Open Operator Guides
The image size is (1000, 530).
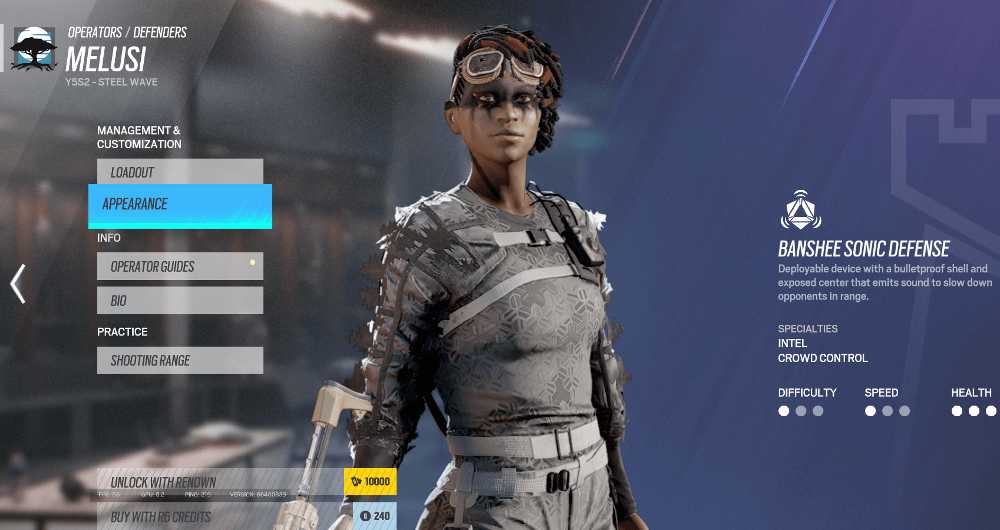tap(180, 267)
